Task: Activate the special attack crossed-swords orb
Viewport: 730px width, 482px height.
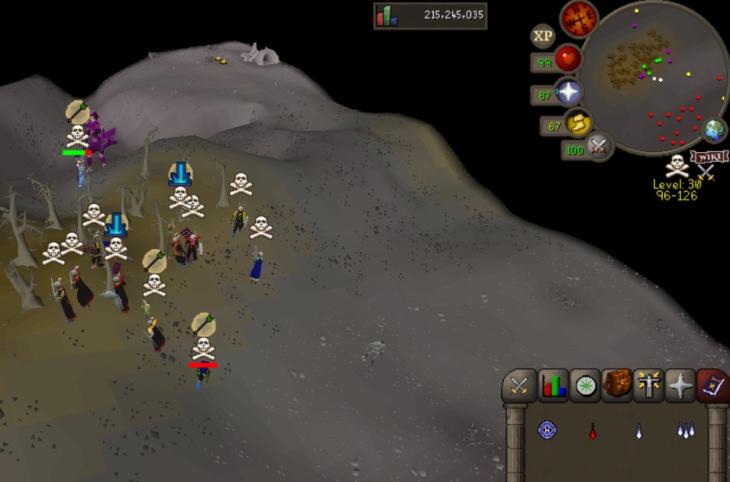Action: pos(599,147)
